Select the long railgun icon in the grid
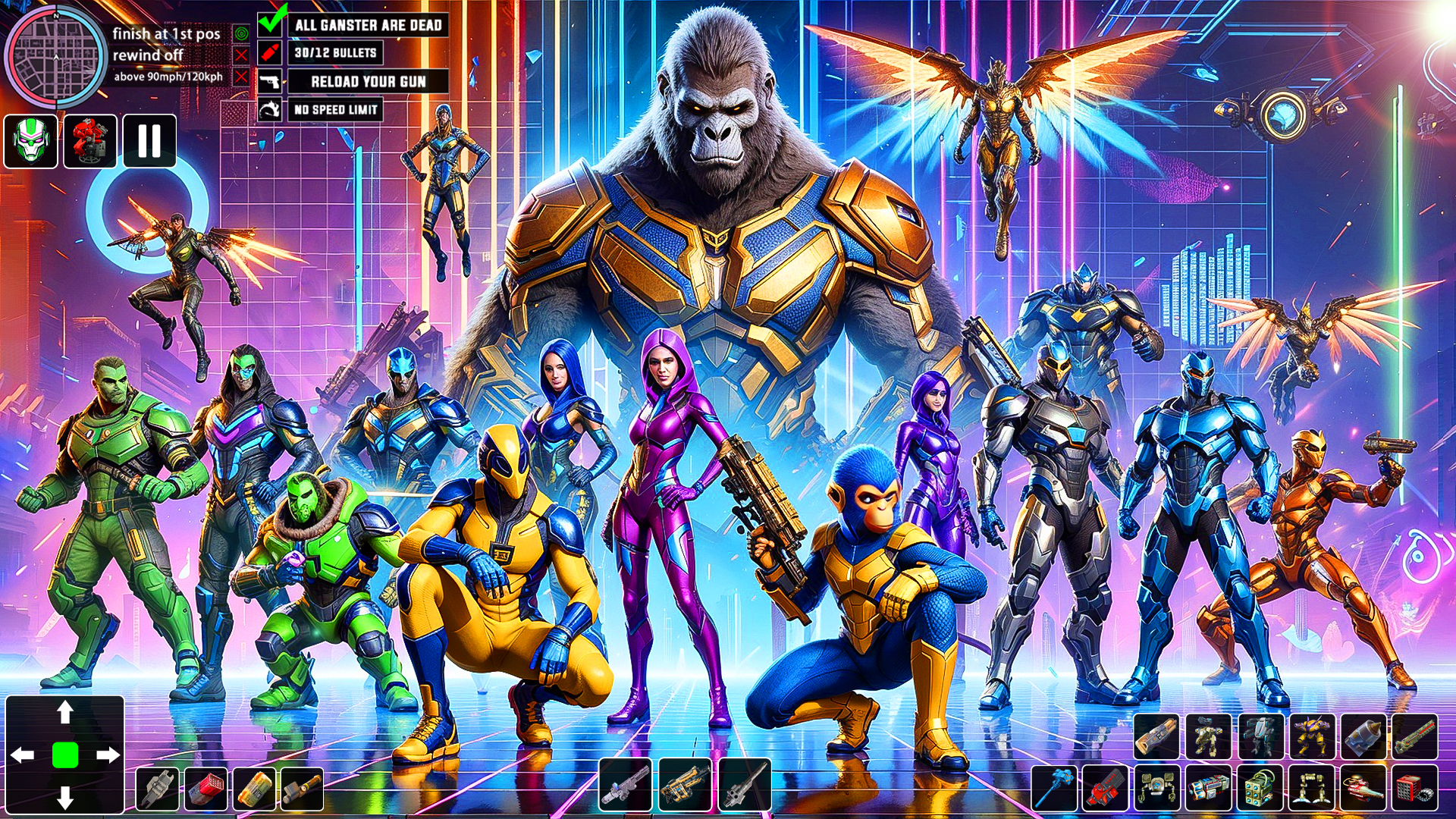 pos(1414,736)
